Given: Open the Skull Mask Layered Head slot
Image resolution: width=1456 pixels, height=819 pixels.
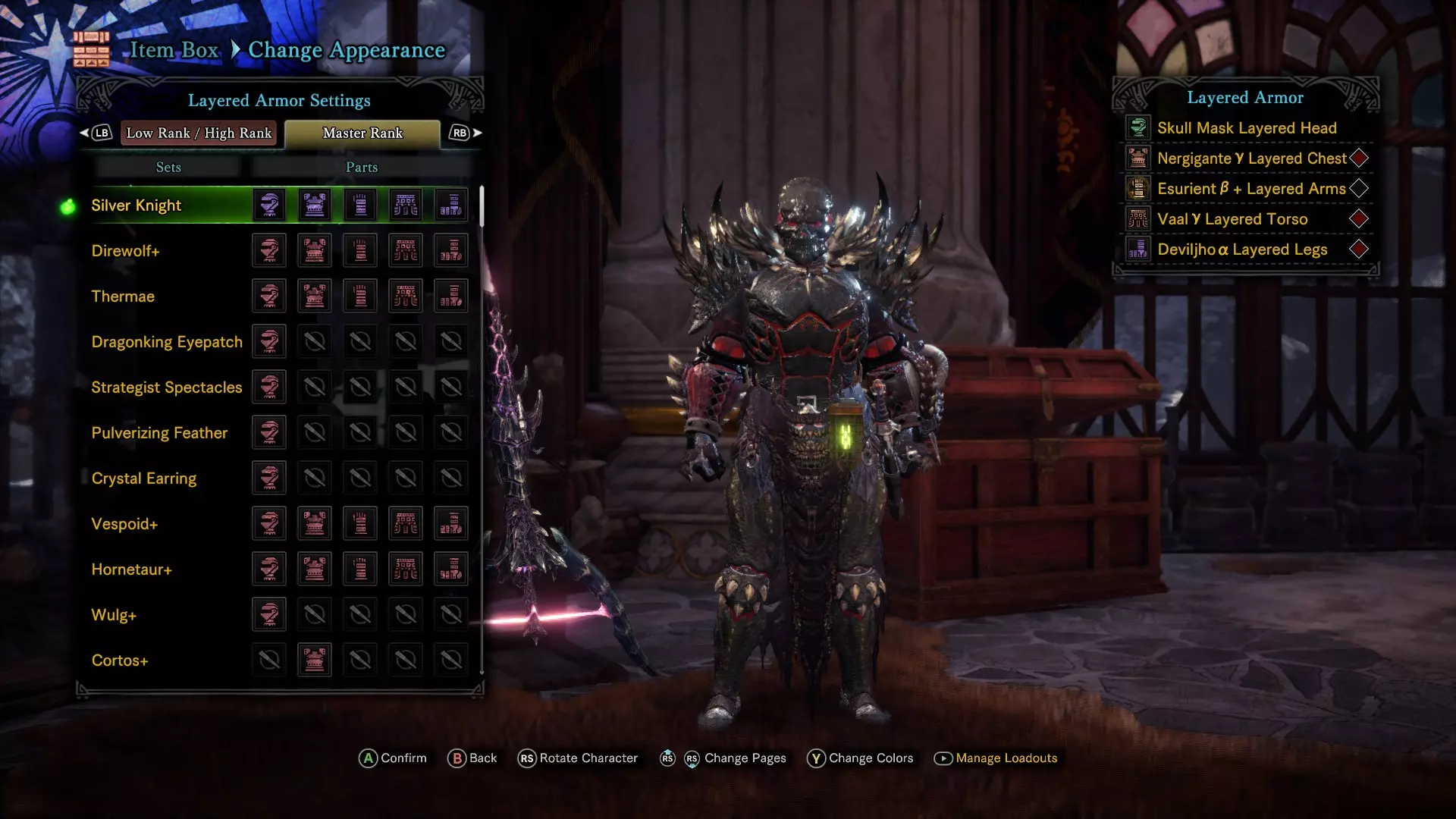Looking at the screenshot, I should 1247,128.
